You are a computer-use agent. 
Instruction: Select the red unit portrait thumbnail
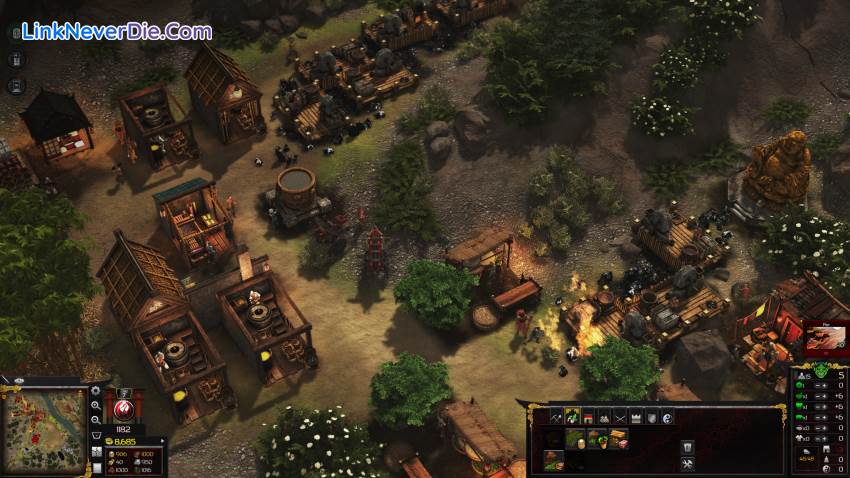pos(825,336)
